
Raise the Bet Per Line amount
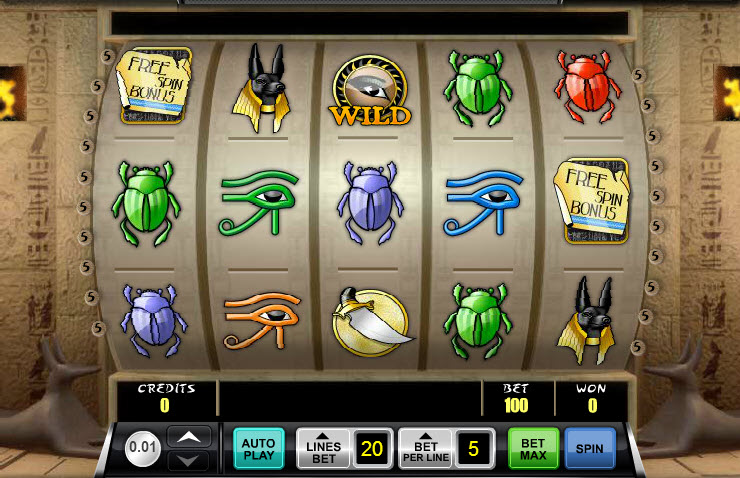pos(426,448)
